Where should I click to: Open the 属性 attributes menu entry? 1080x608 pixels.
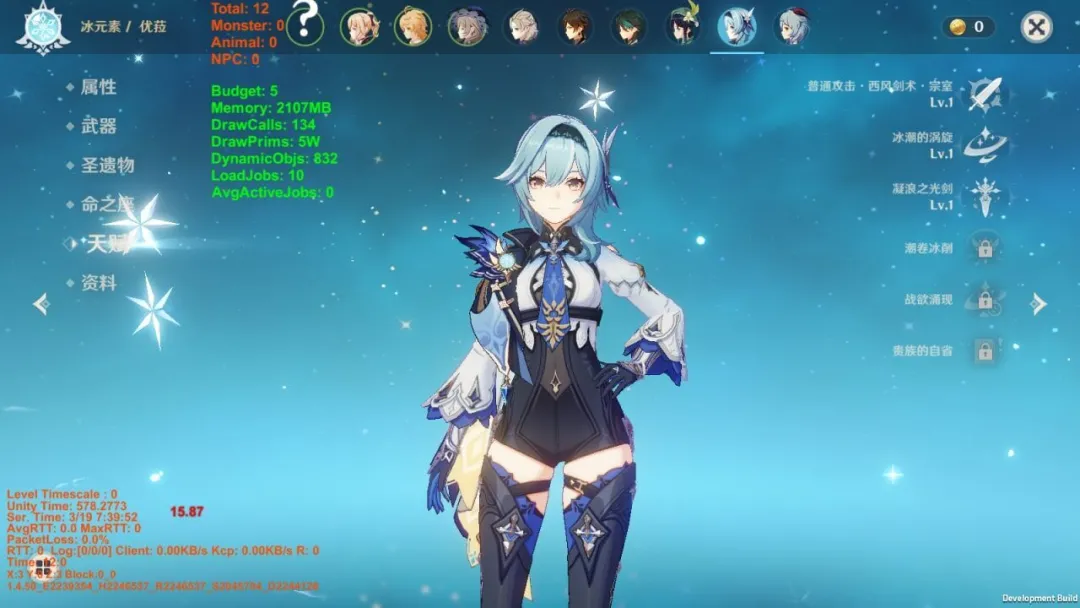98,88
